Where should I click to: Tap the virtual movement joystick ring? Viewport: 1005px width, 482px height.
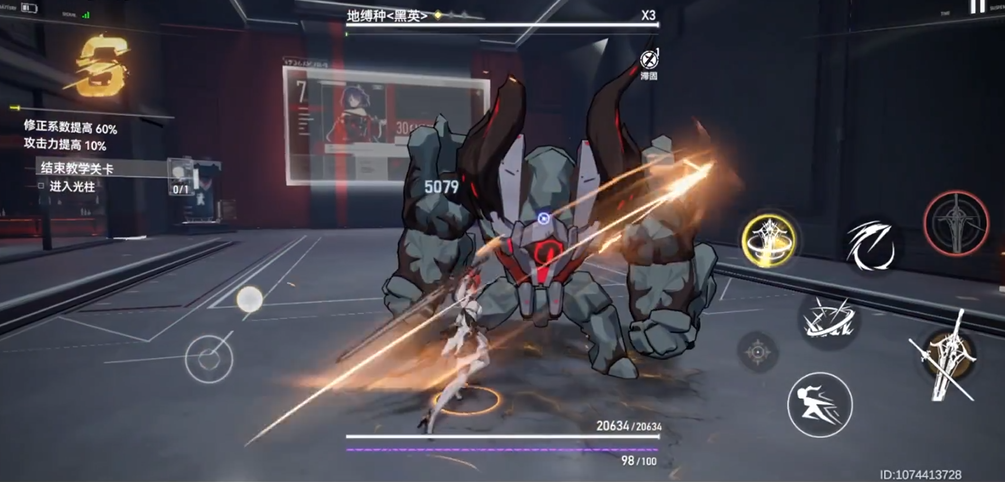pos(209,357)
